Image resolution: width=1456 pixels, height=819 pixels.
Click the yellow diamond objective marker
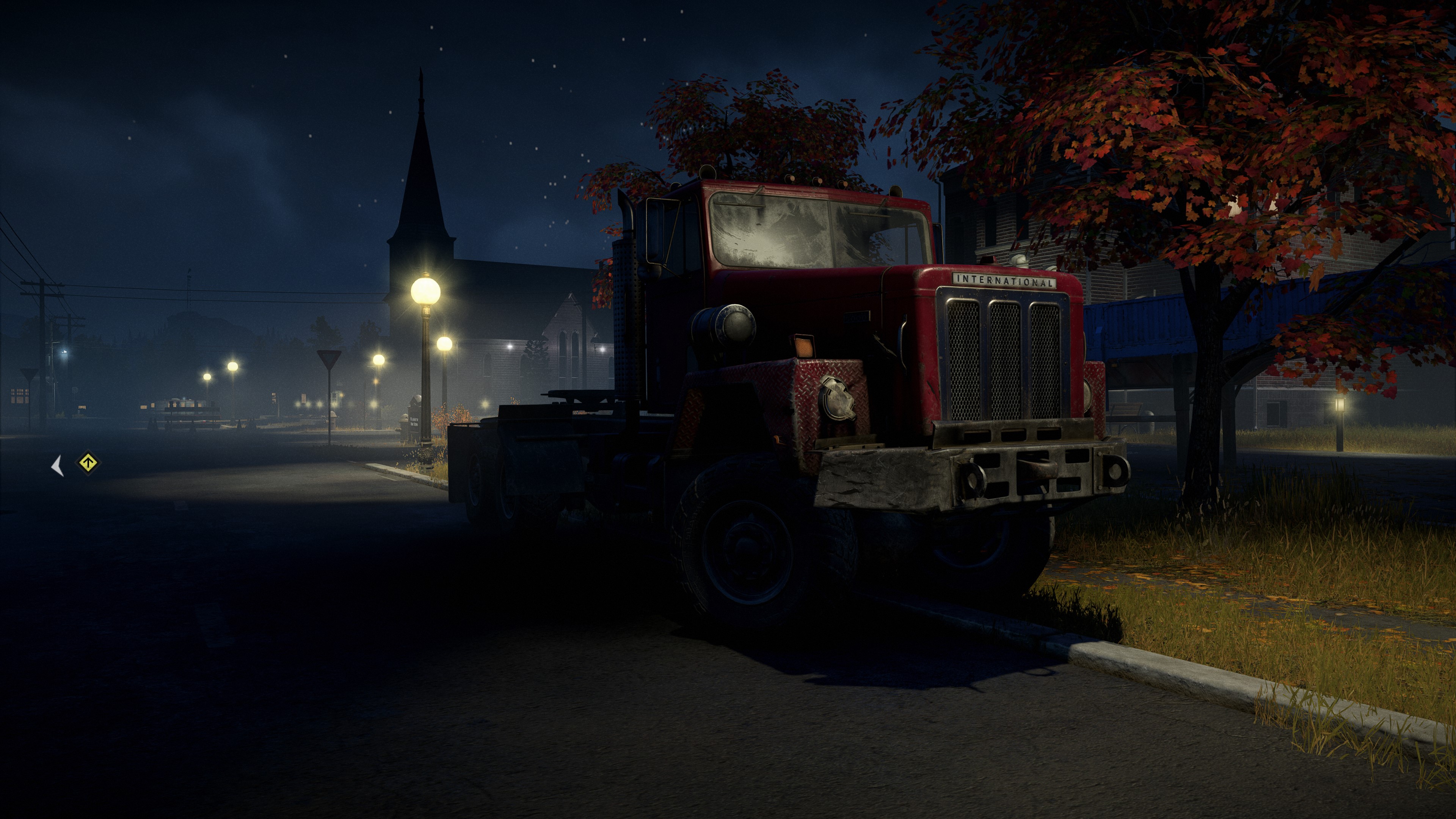click(x=88, y=463)
